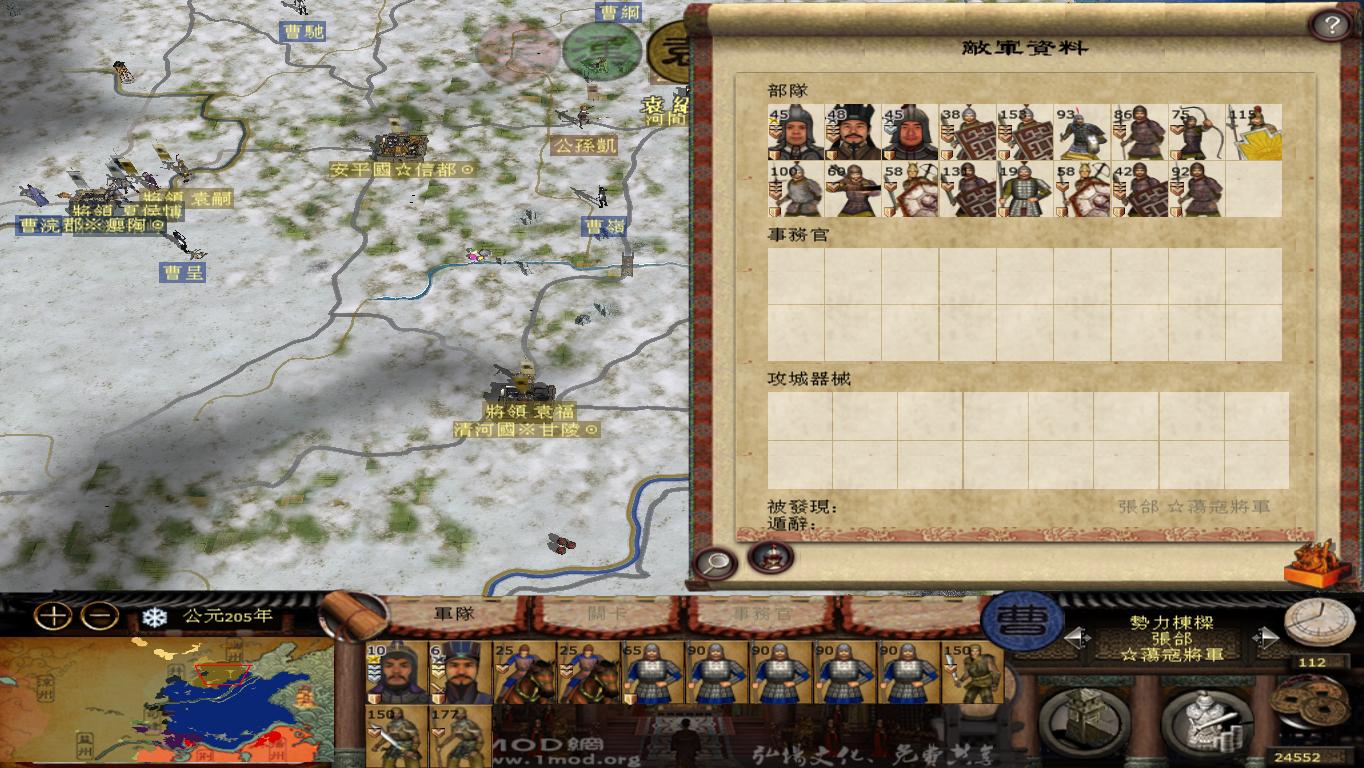Screen dimensions: 1364x768
Task: Click the help question mark on the enemy panel
Action: coord(1331,24)
